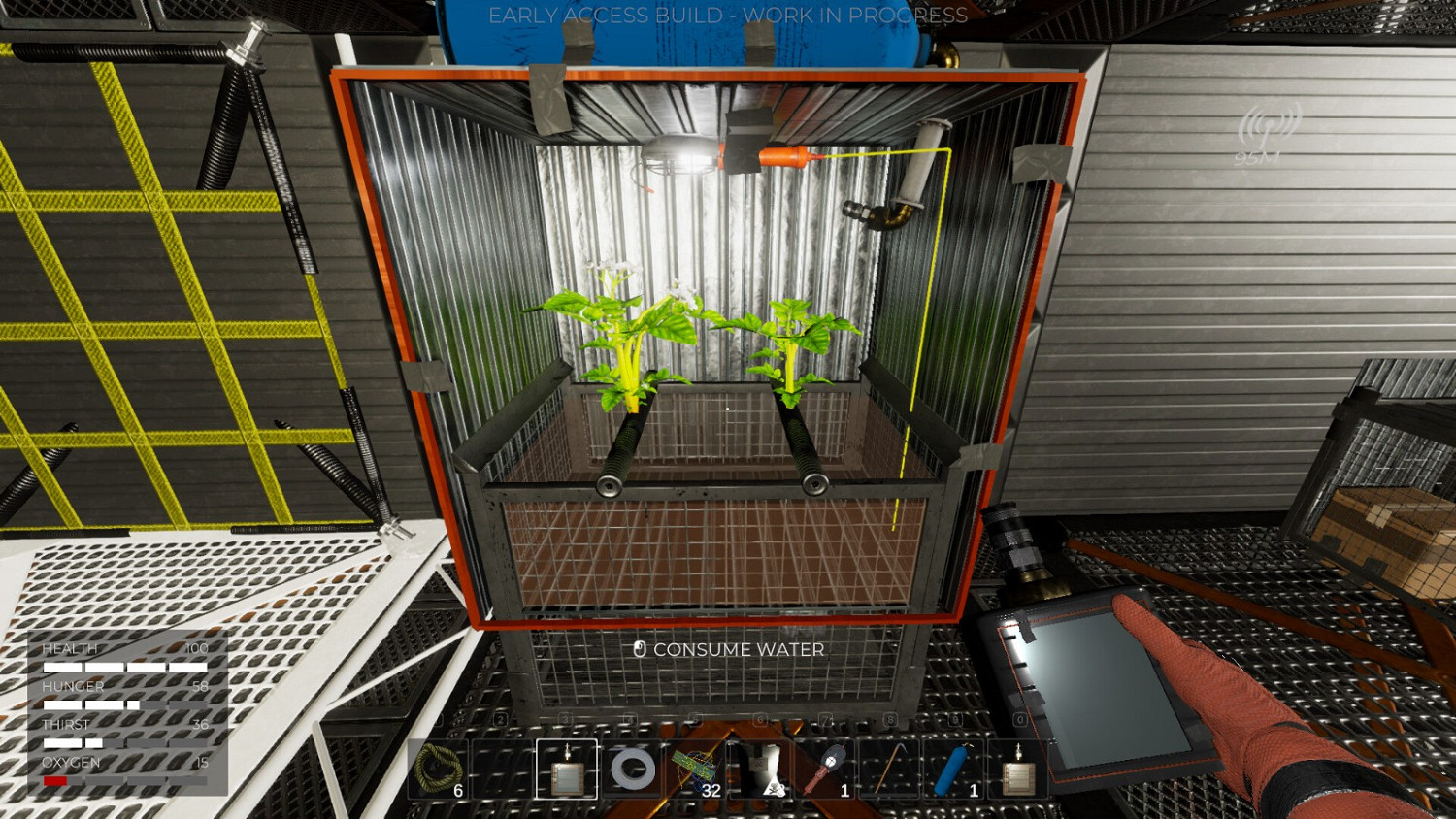
Task: Click the CONSUME WATER prompt
Action: coord(738,650)
